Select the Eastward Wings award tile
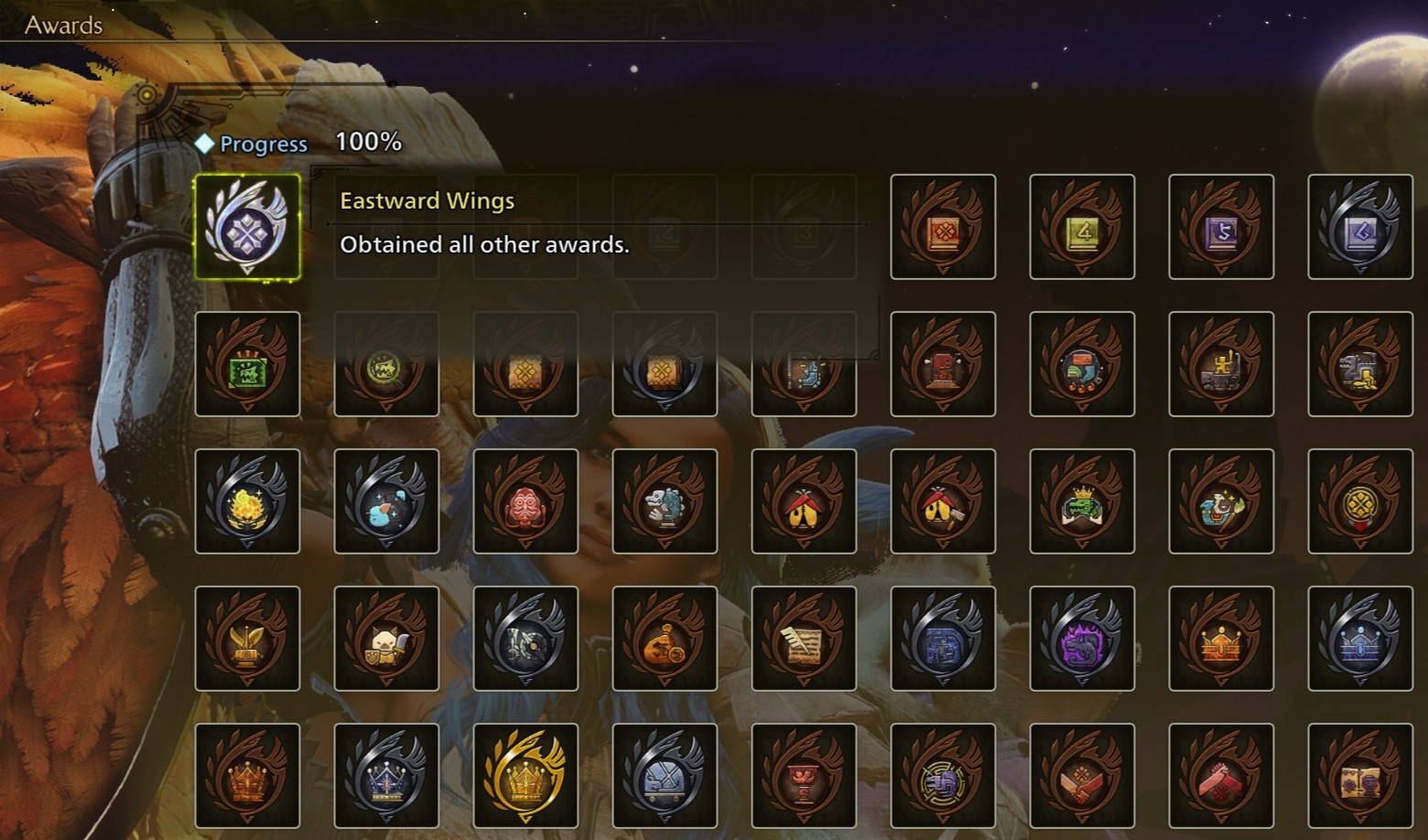Screen dimensions: 1428x840 [247, 227]
